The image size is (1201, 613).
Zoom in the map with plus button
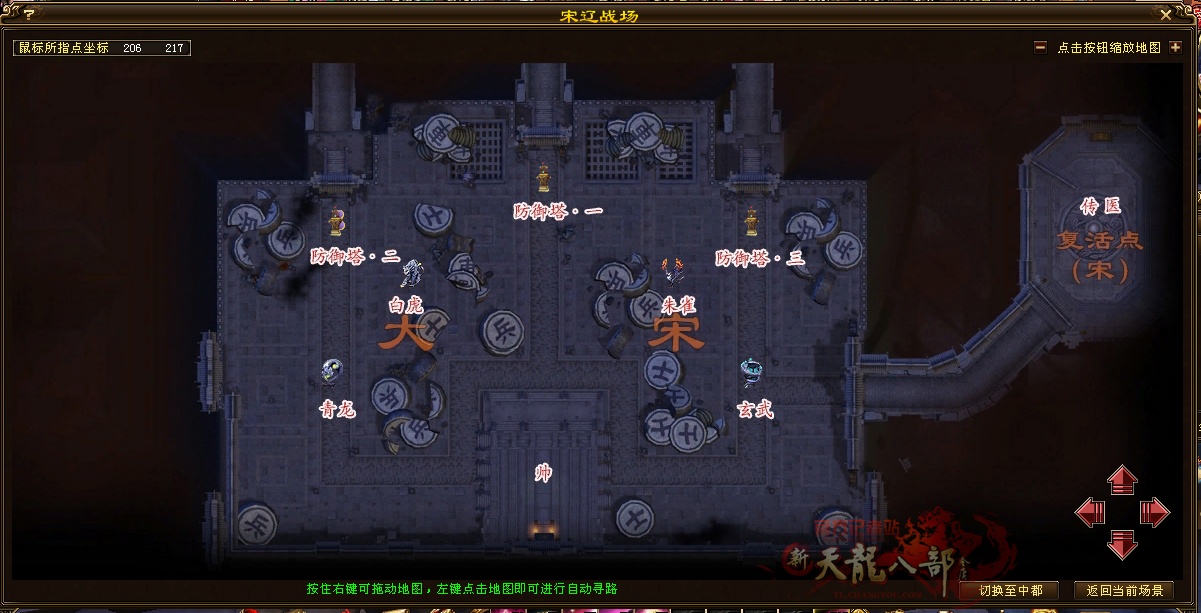1175,47
